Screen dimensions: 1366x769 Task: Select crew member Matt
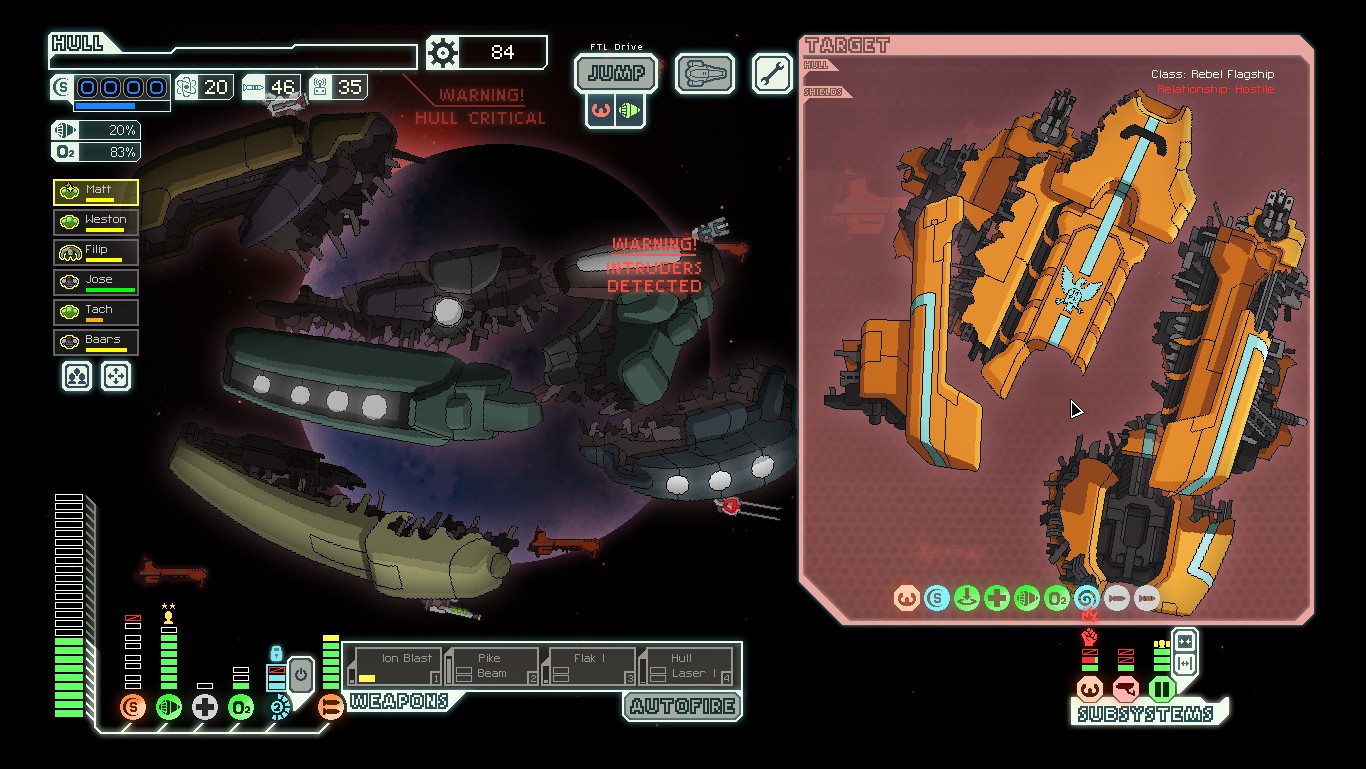point(96,193)
